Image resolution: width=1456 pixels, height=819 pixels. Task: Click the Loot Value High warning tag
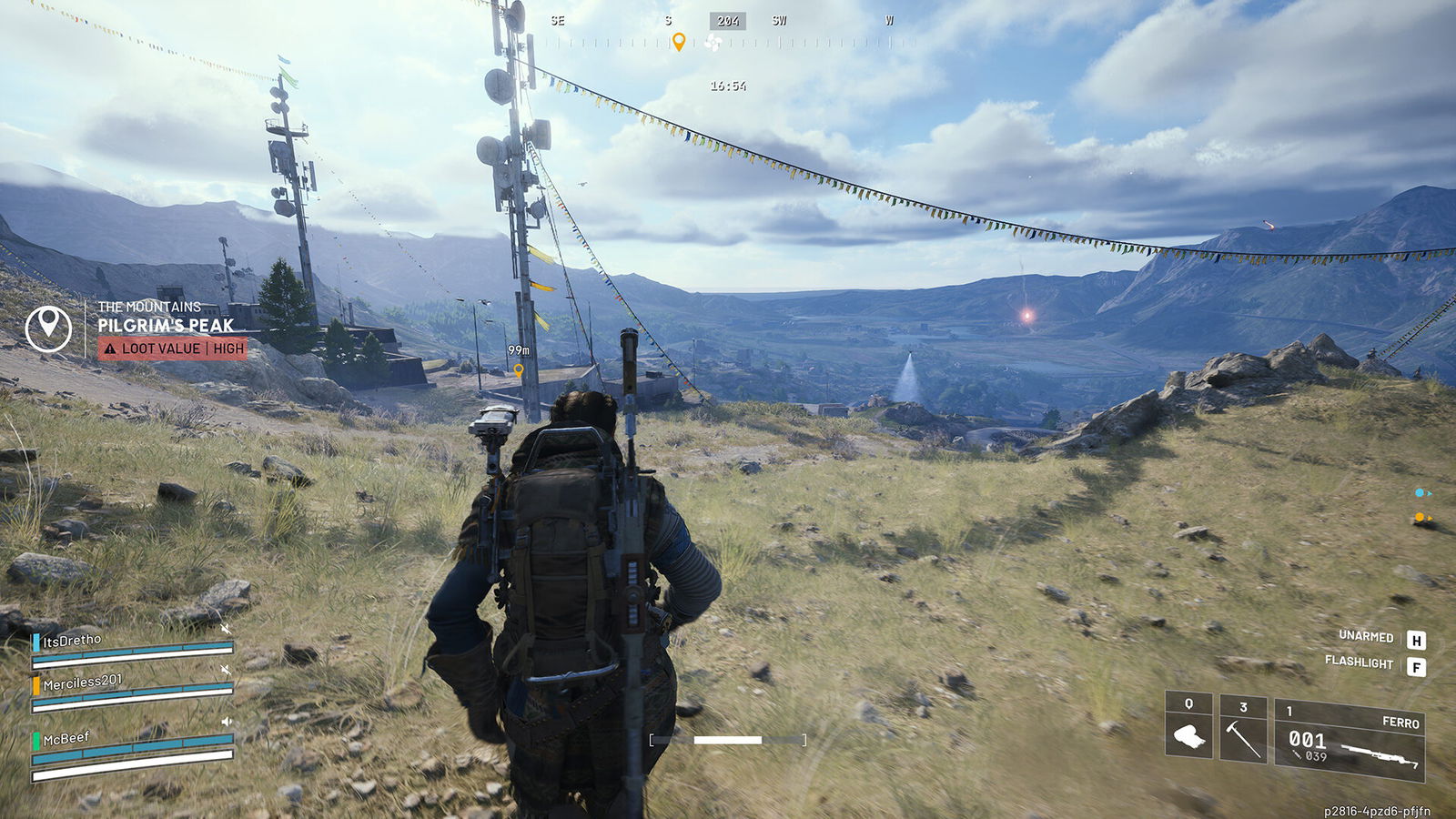tap(173, 349)
